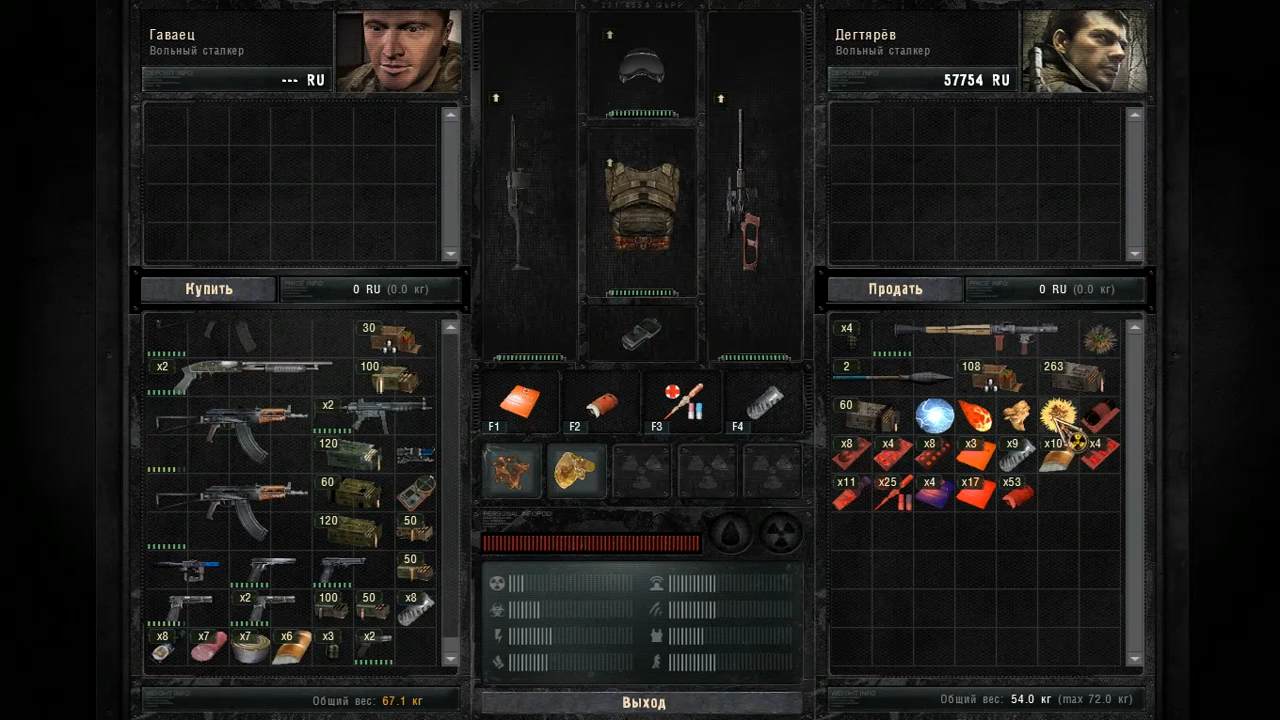Select the x6 bread loaf from trader
This screenshot has width=1280, height=720.
(292, 646)
